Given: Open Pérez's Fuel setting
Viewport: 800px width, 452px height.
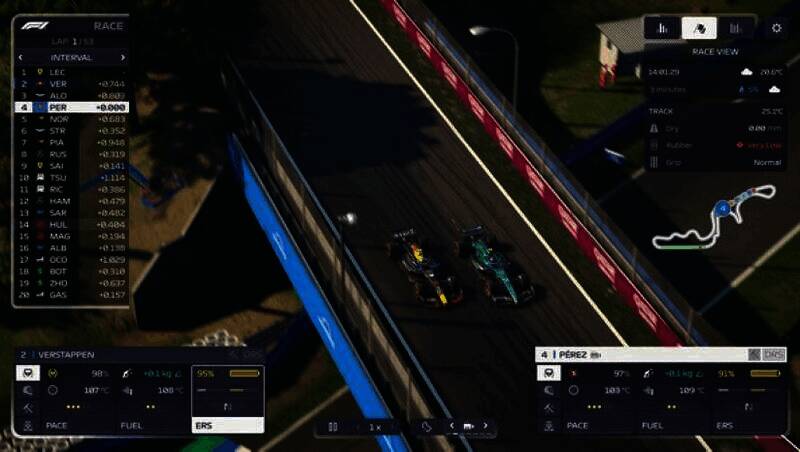Looking at the screenshot, I should (652, 425).
